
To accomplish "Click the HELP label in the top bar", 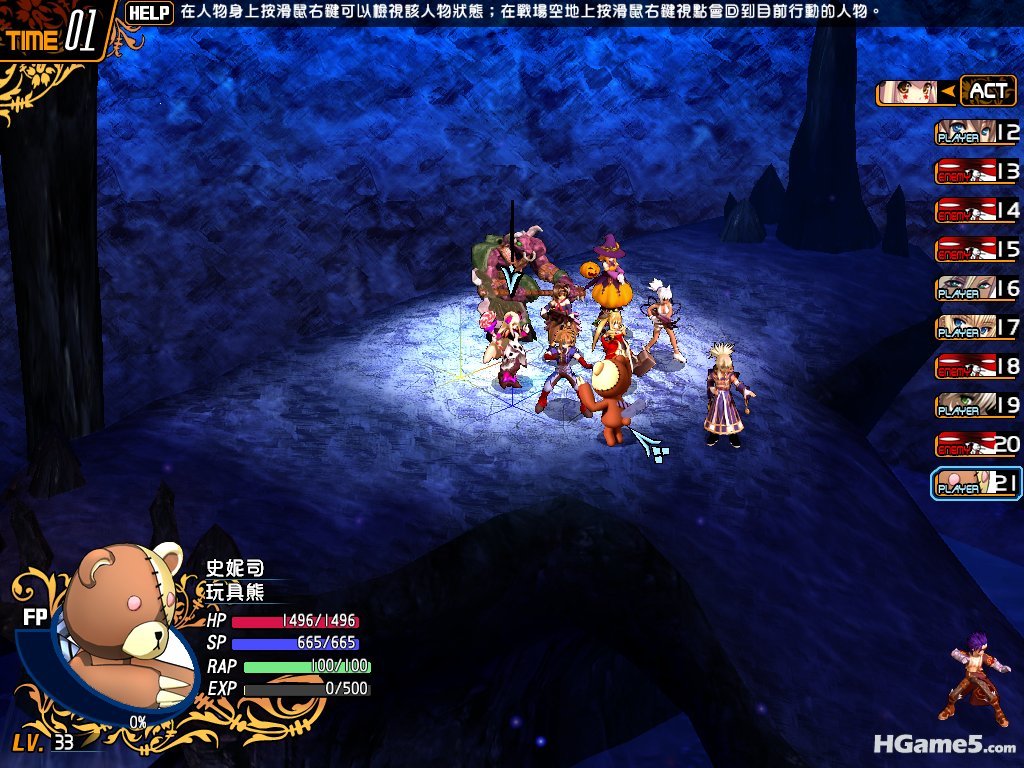I will coord(150,13).
